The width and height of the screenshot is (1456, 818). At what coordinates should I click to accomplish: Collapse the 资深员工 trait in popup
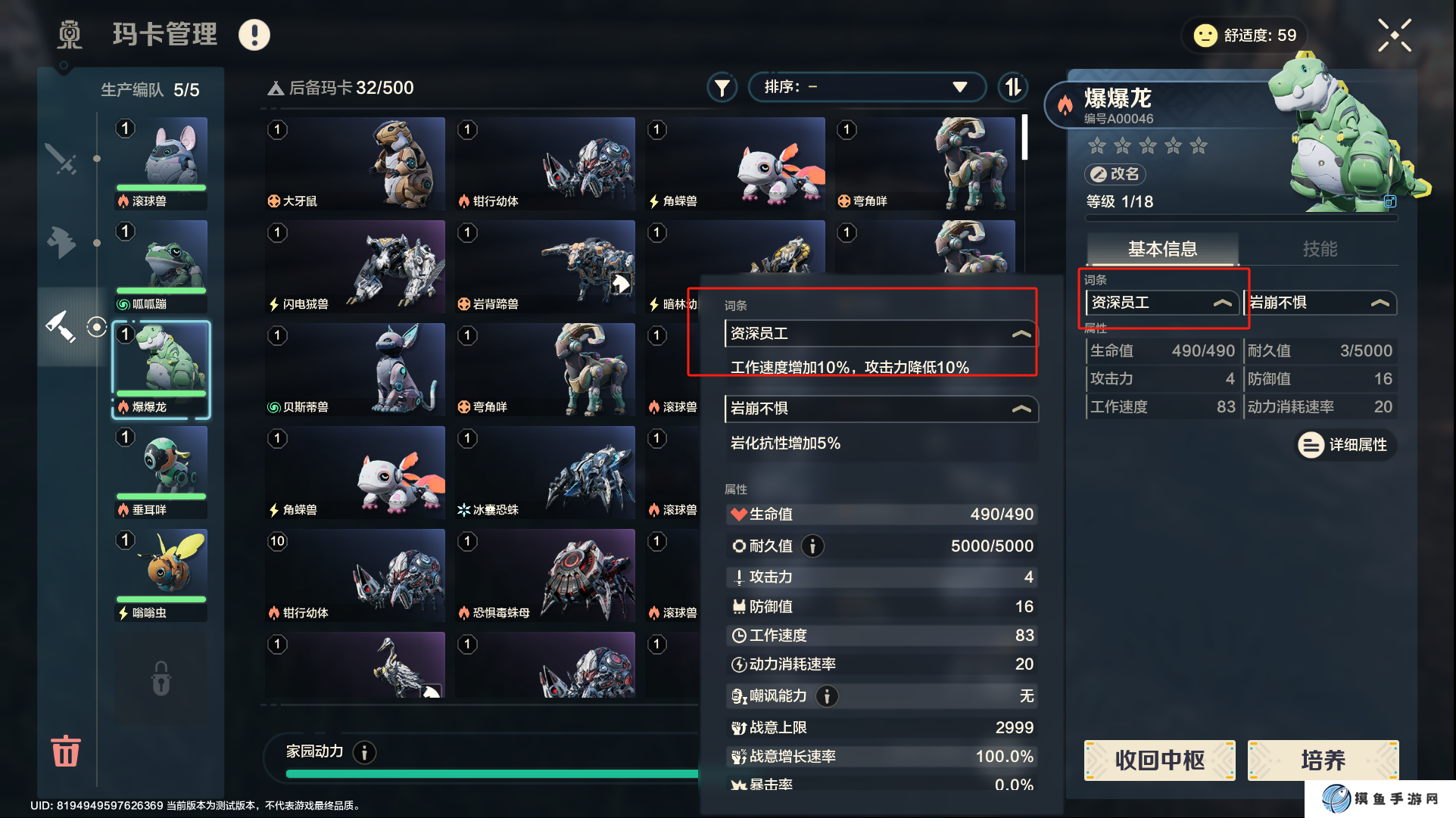tap(1021, 334)
